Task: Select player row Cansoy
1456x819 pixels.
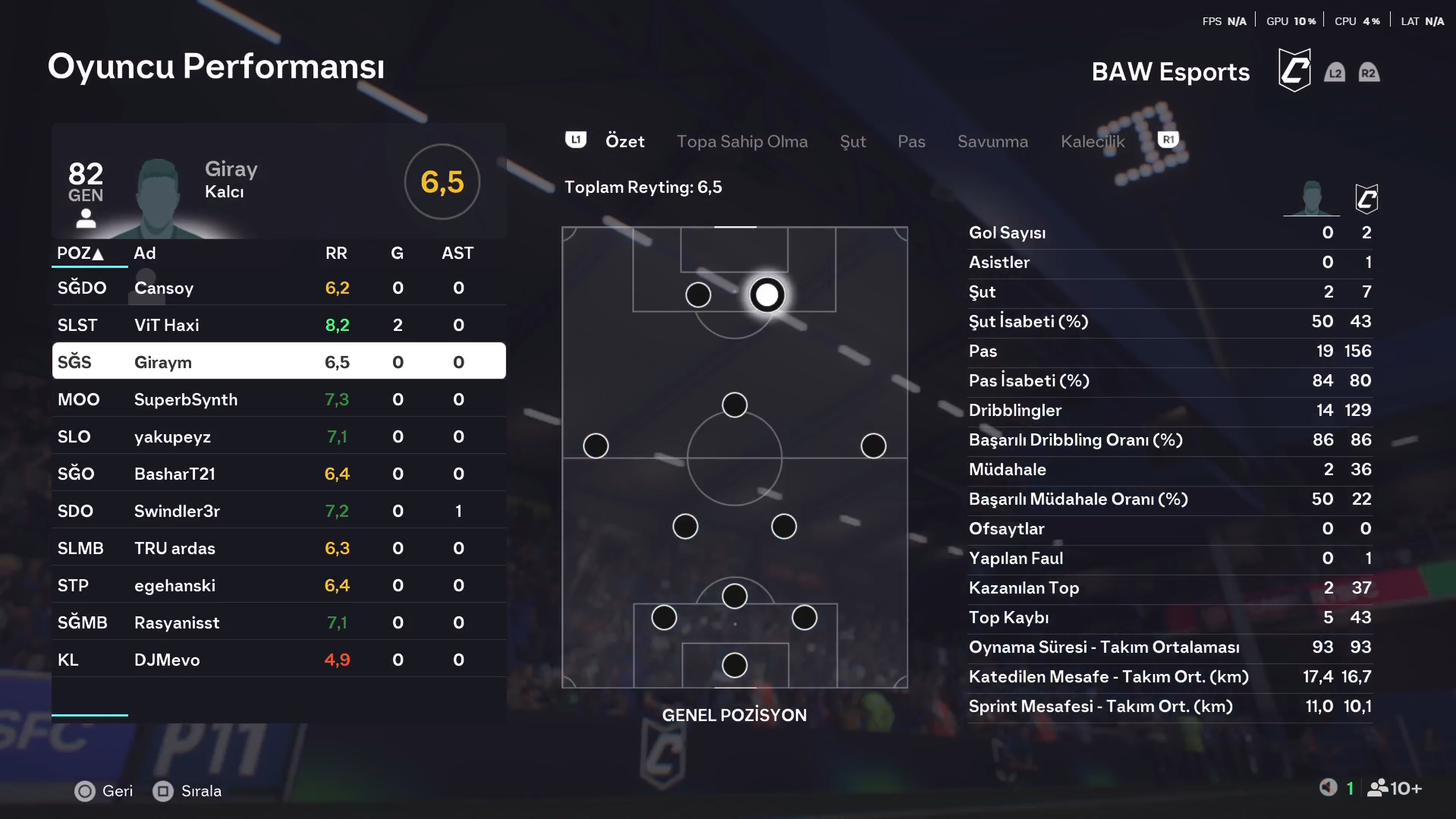Action: pos(278,288)
